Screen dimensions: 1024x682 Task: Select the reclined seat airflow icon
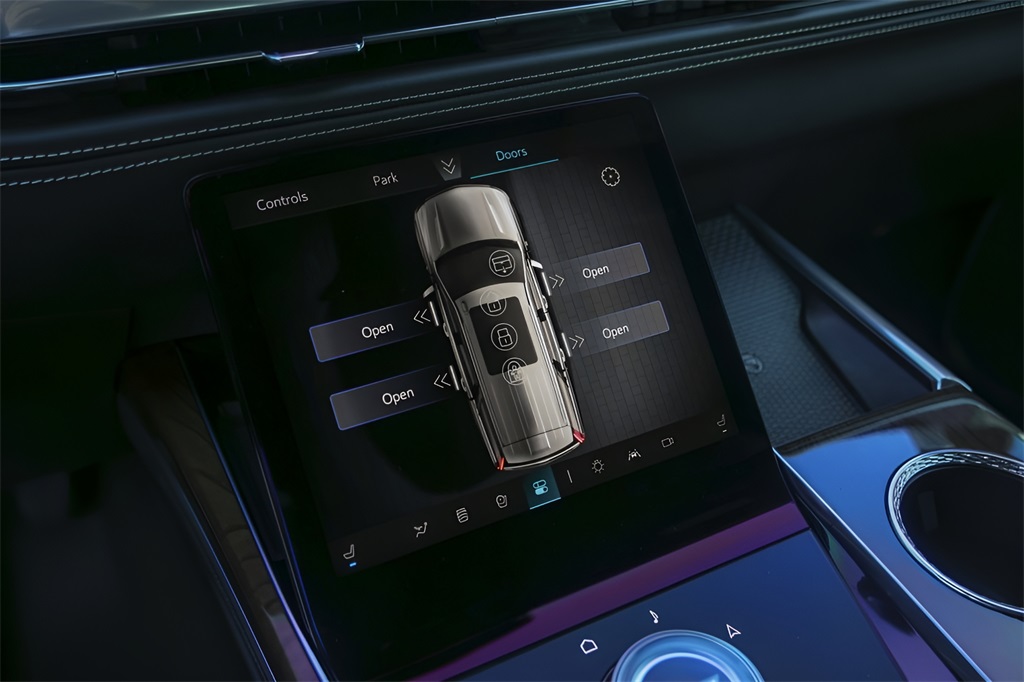point(421,530)
